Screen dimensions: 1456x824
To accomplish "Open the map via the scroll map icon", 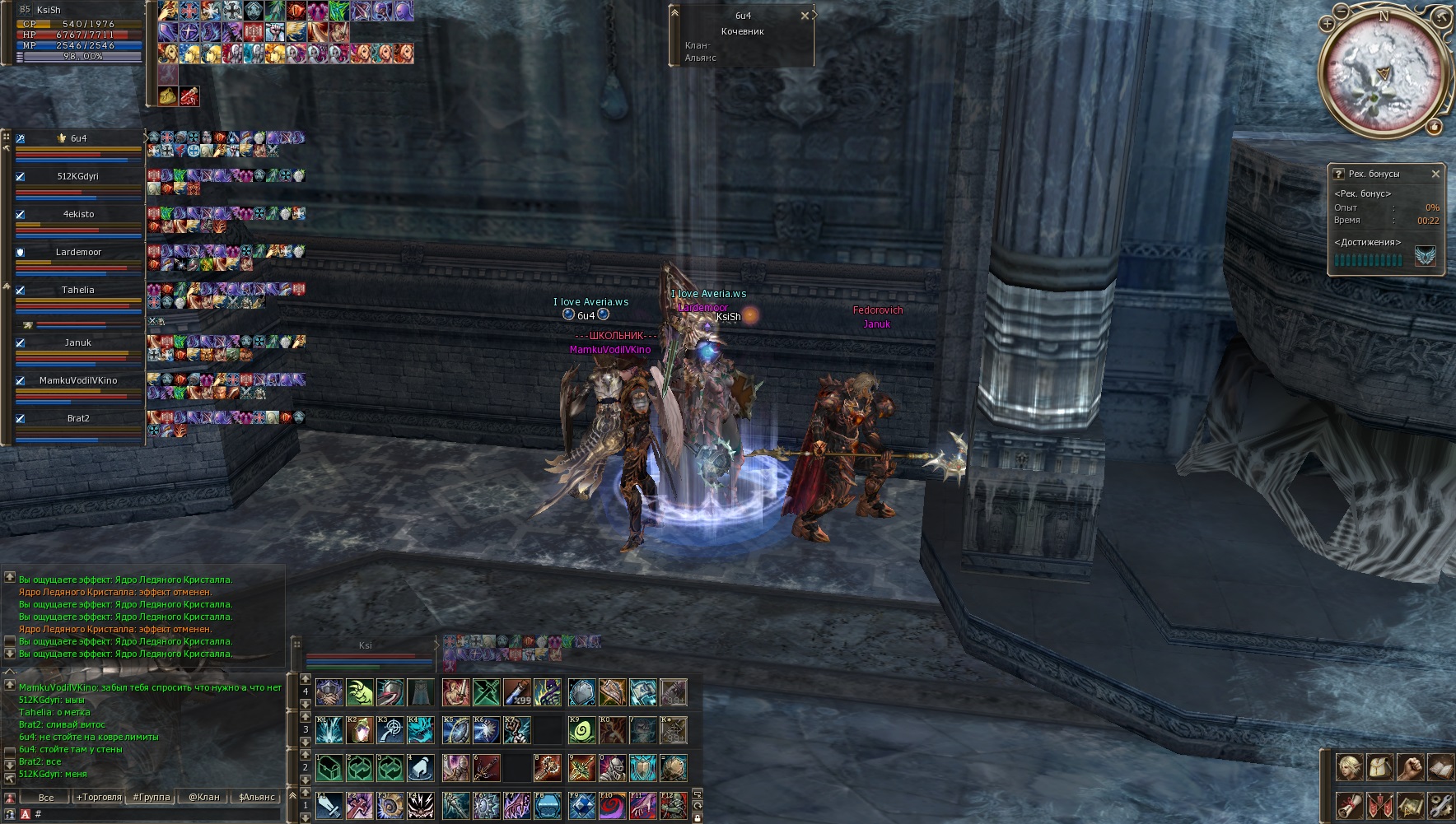I will point(1410,804).
